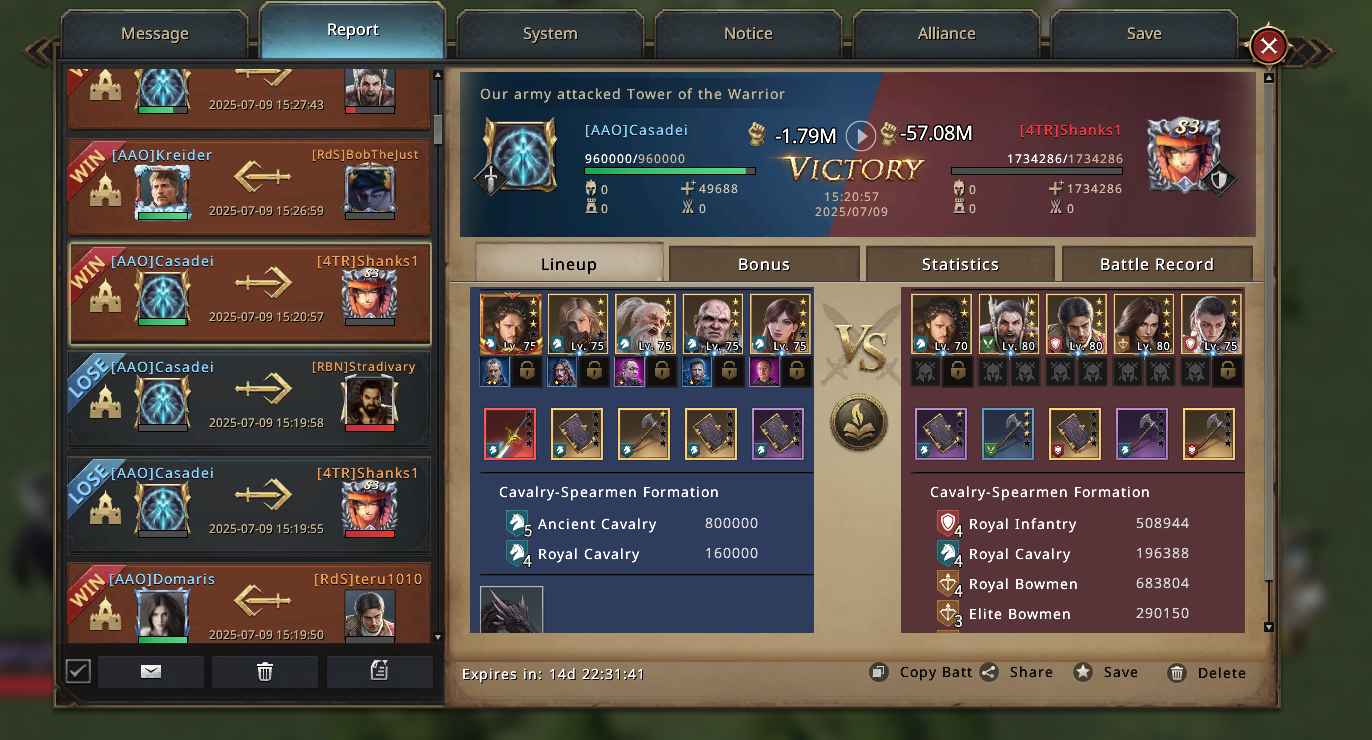Image resolution: width=1372 pixels, height=740 pixels.
Task: Open the Battle Record tab
Action: tap(1157, 264)
